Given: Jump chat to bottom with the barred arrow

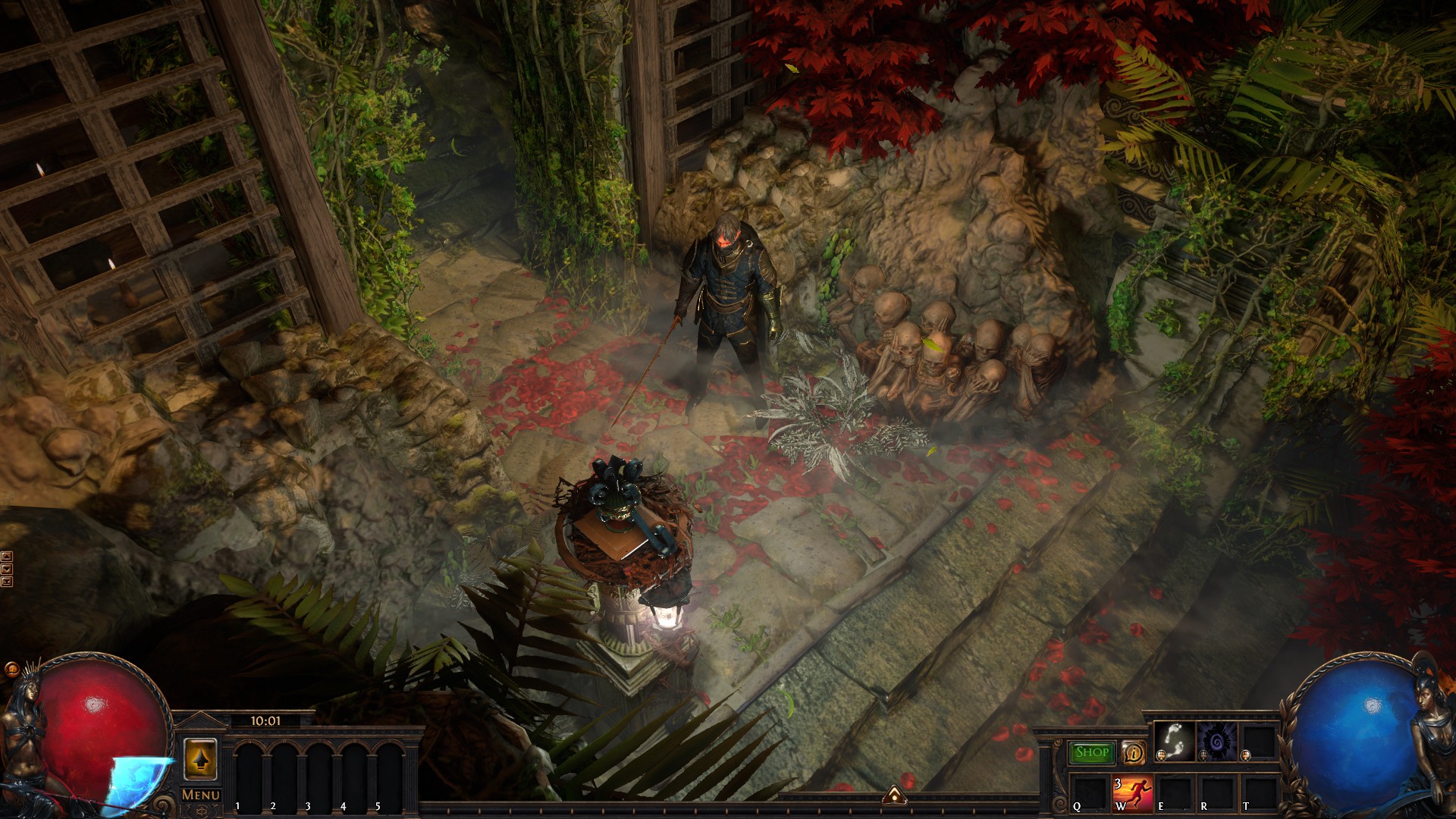Looking at the screenshot, I should point(7,582).
